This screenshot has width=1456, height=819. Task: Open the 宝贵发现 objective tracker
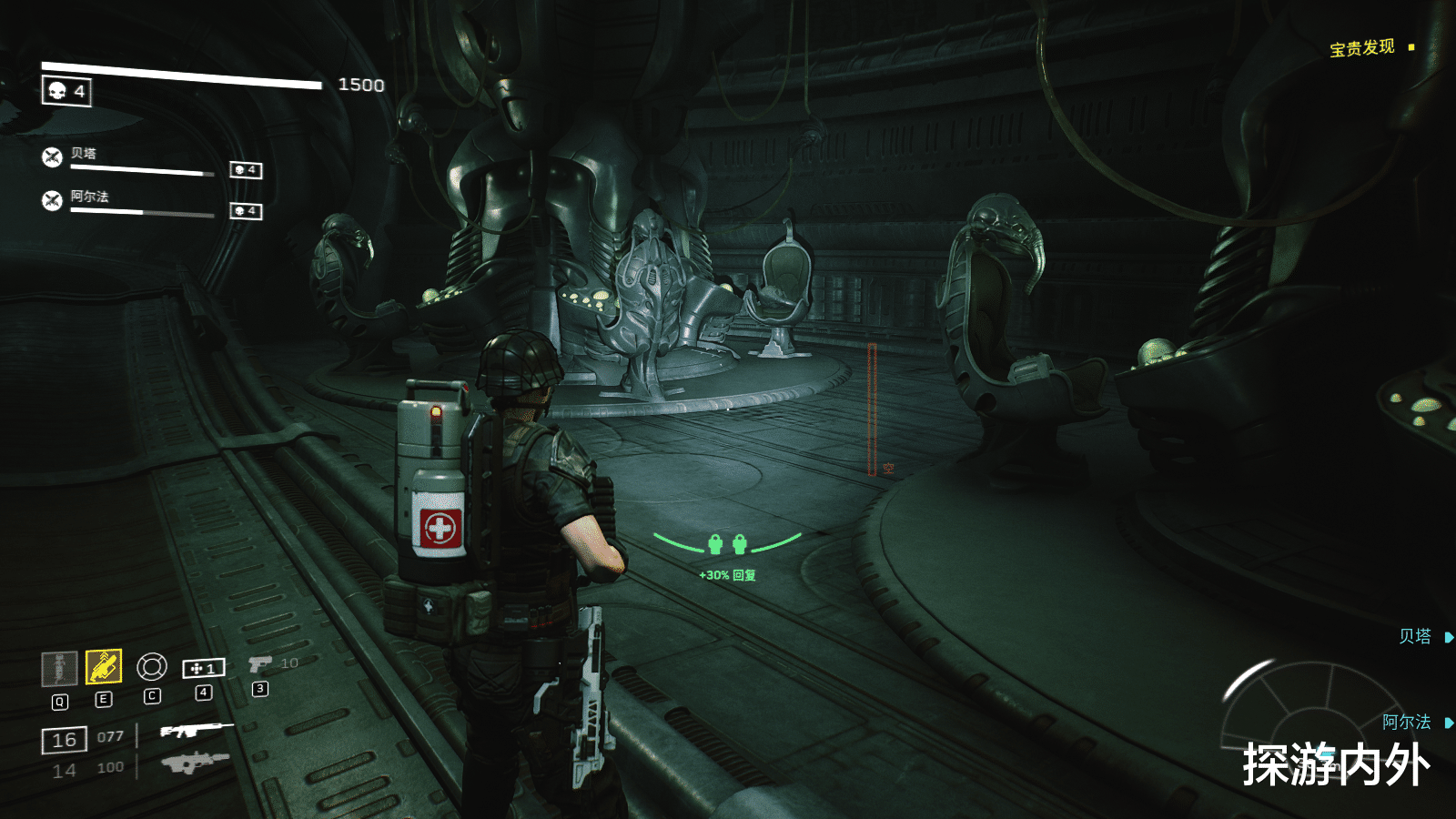[1362, 48]
